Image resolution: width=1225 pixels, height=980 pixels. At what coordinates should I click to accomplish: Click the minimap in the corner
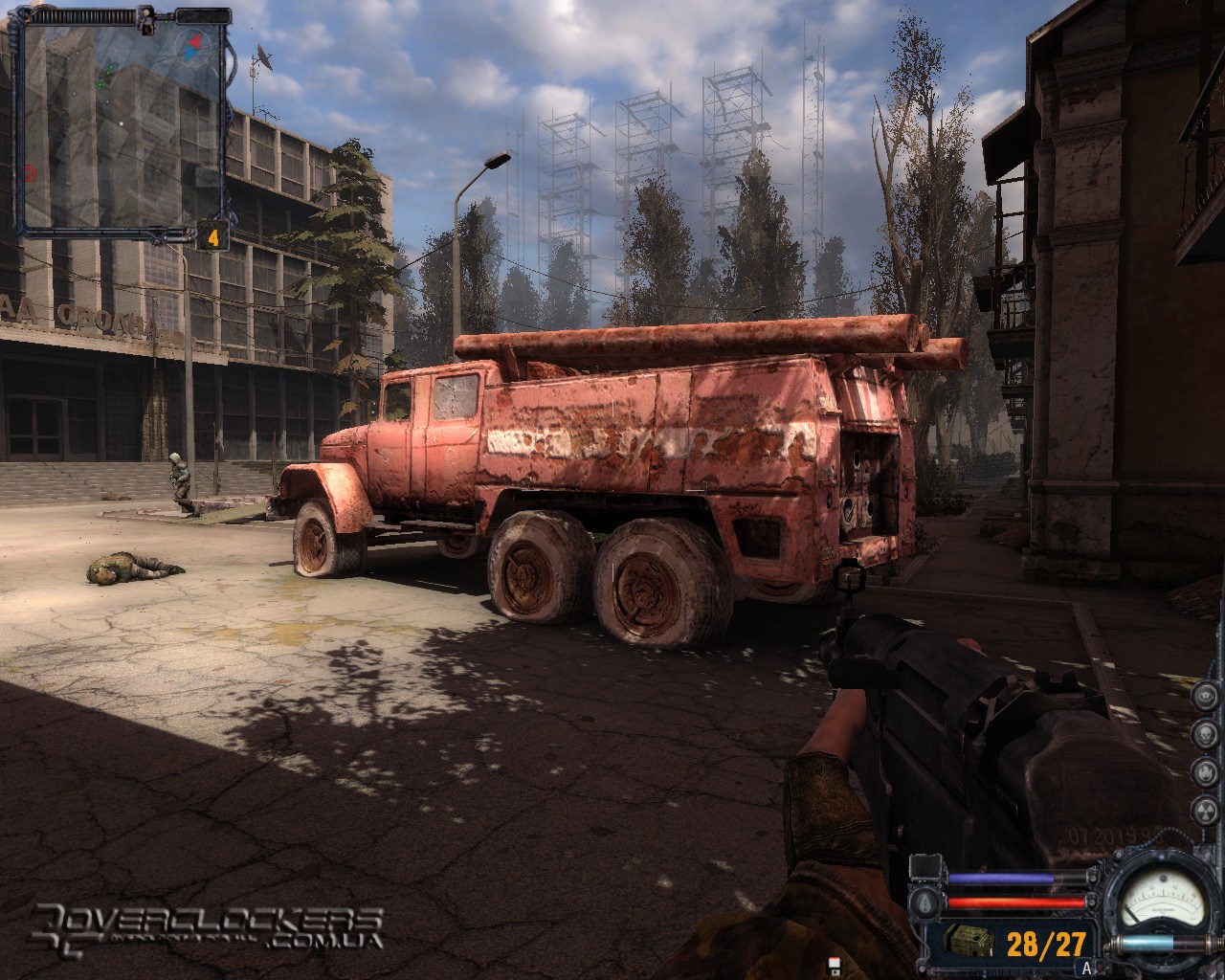click(x=124, y=122)
